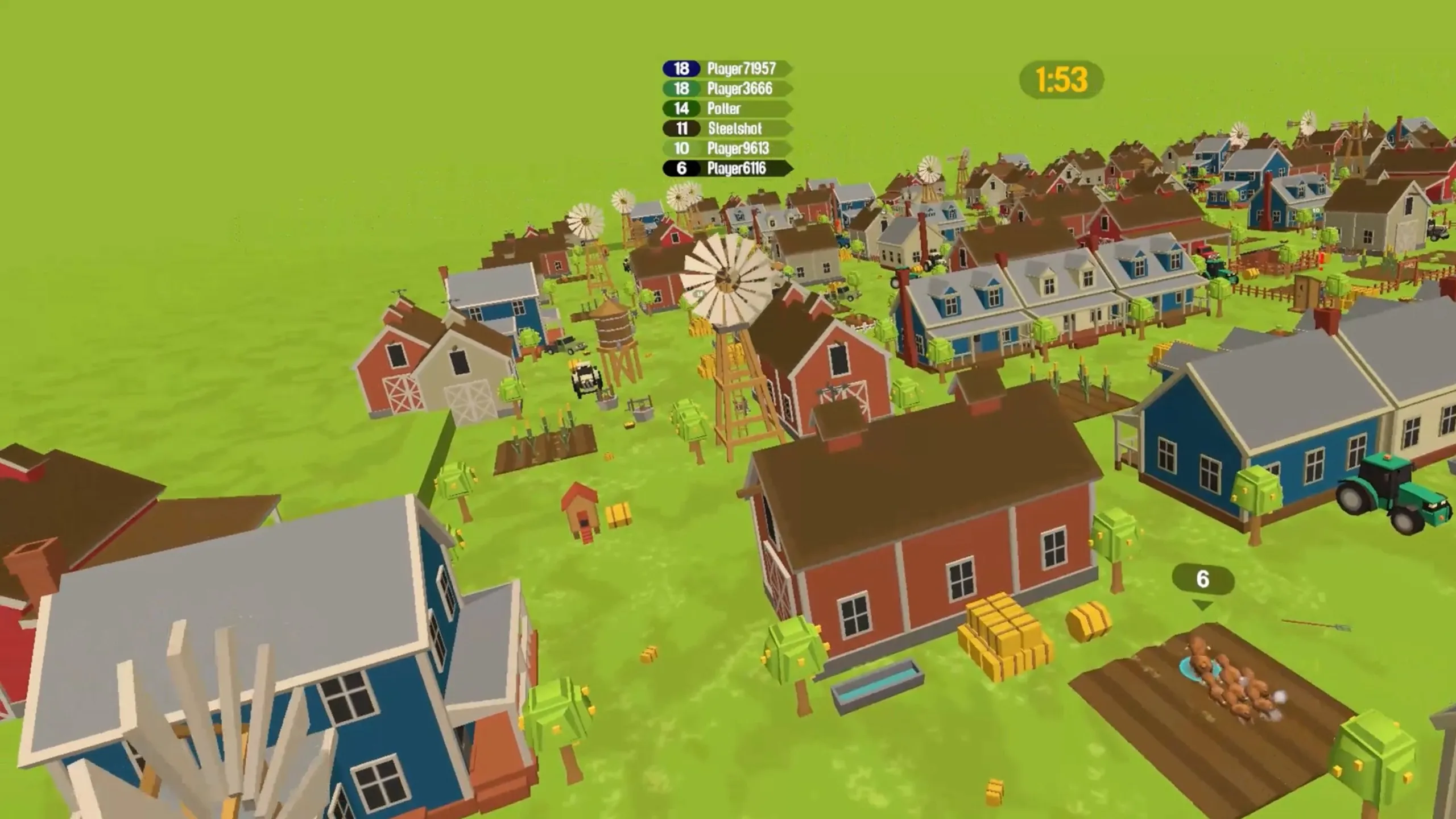Choose the Player3666 leaderboard row

point(728,89)
